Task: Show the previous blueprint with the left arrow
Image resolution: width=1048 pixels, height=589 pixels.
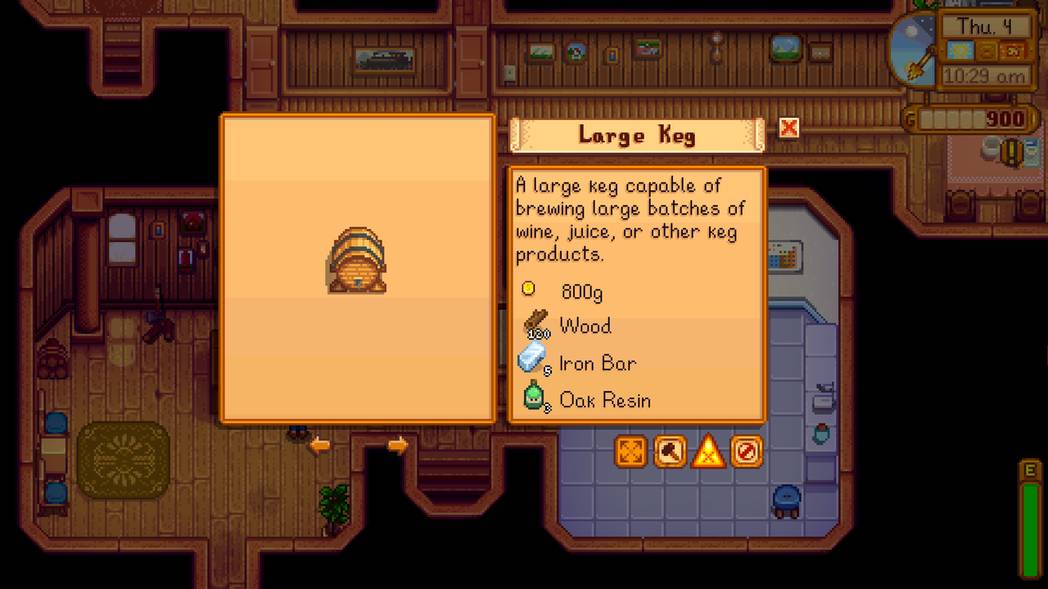Action: point(319,445)
